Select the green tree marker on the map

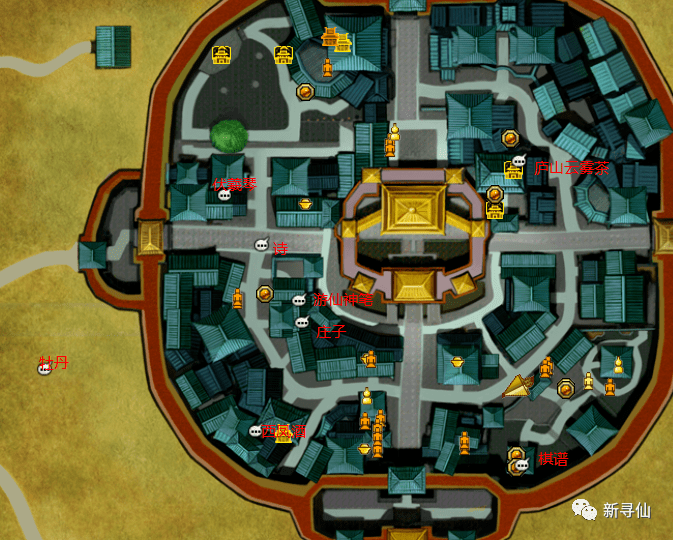[x=230, y=136]
